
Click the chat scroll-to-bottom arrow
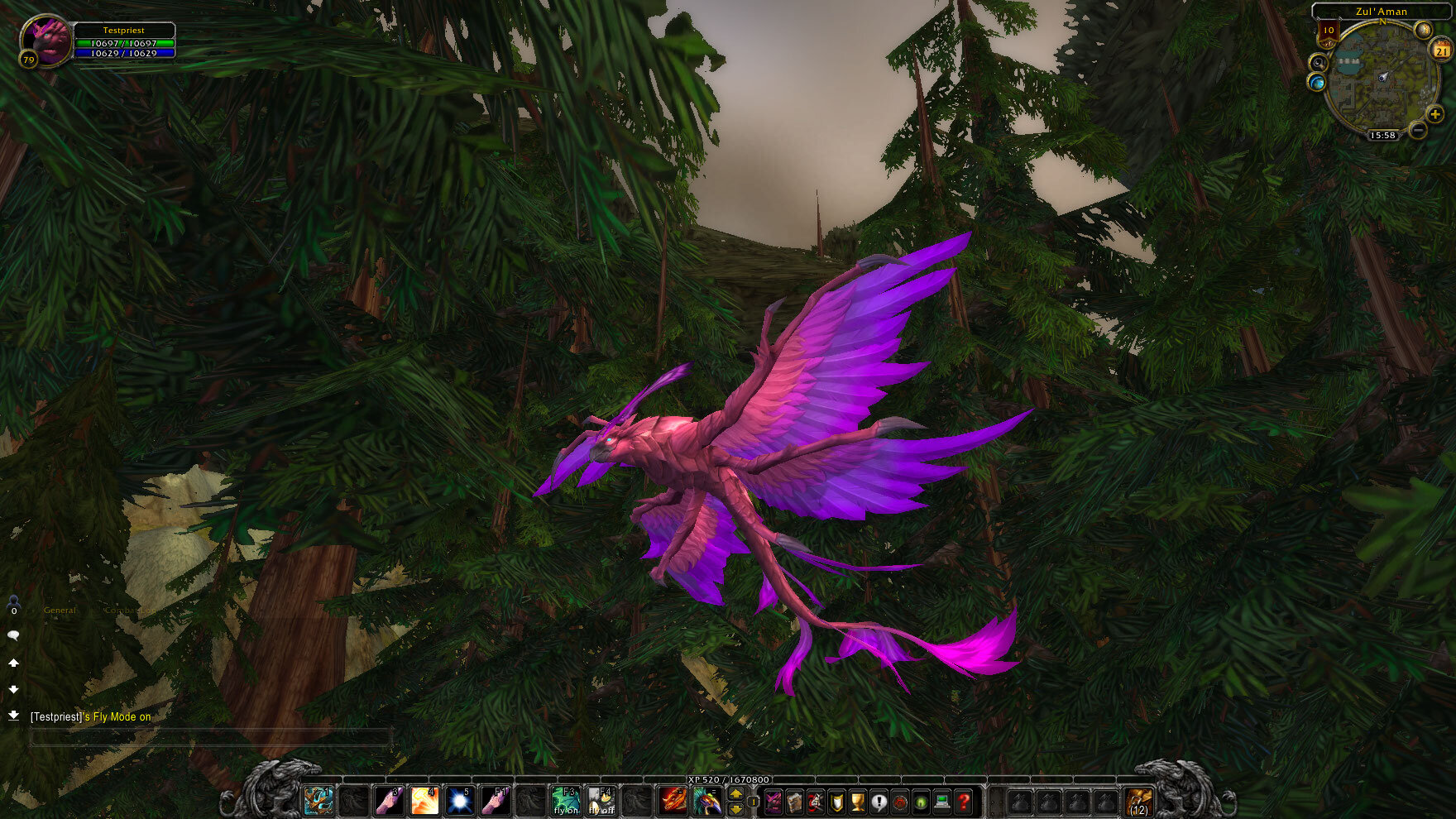pos(13,715)
